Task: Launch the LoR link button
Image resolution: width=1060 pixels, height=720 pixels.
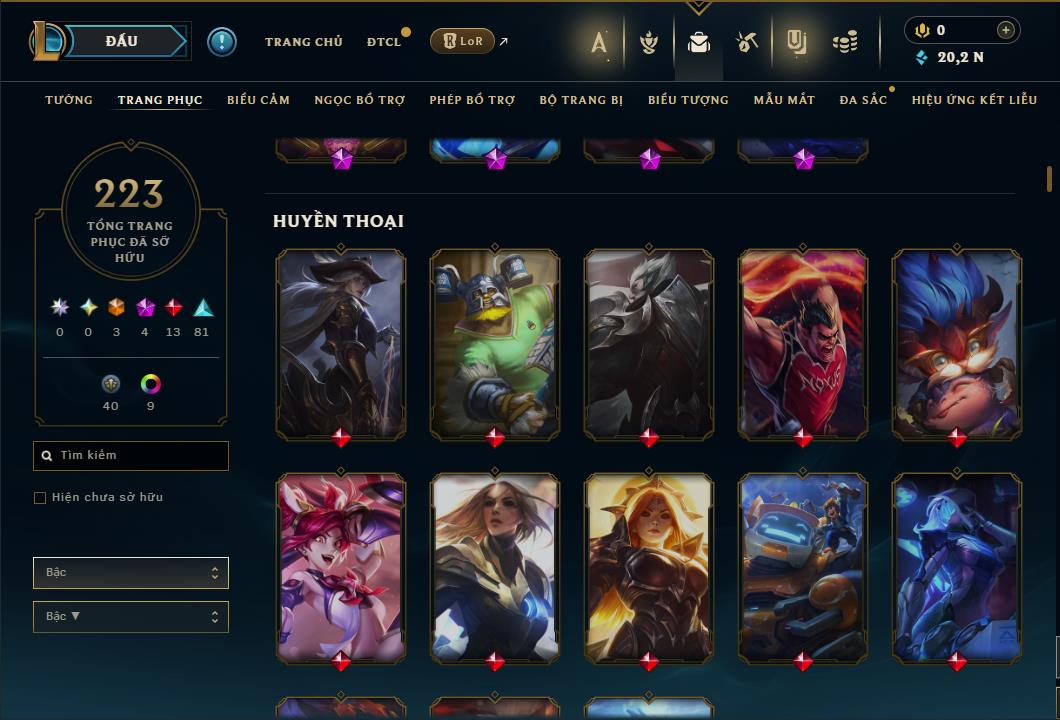Action: pos(461,41)
